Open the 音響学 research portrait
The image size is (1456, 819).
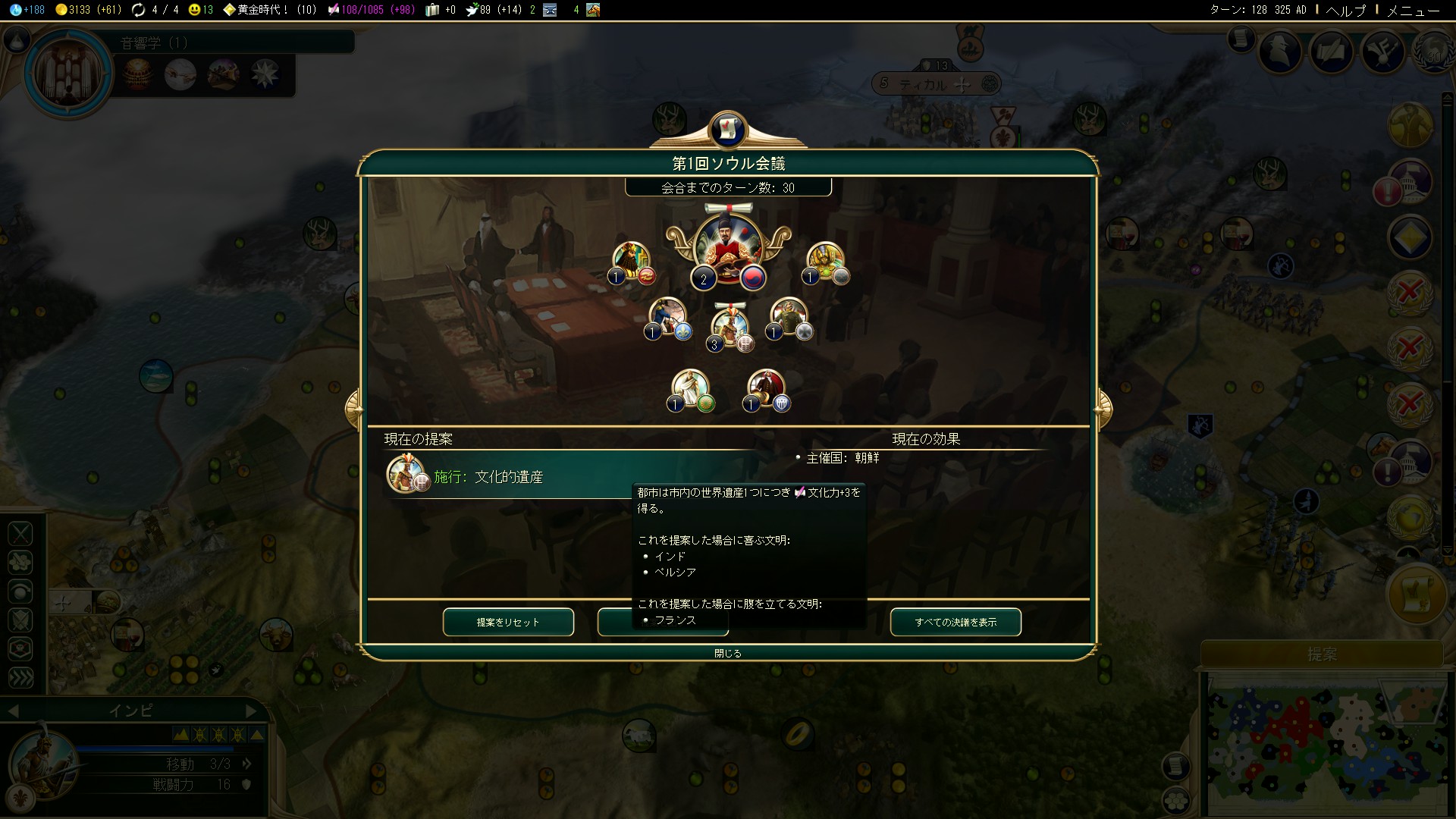tap(70, 73)
